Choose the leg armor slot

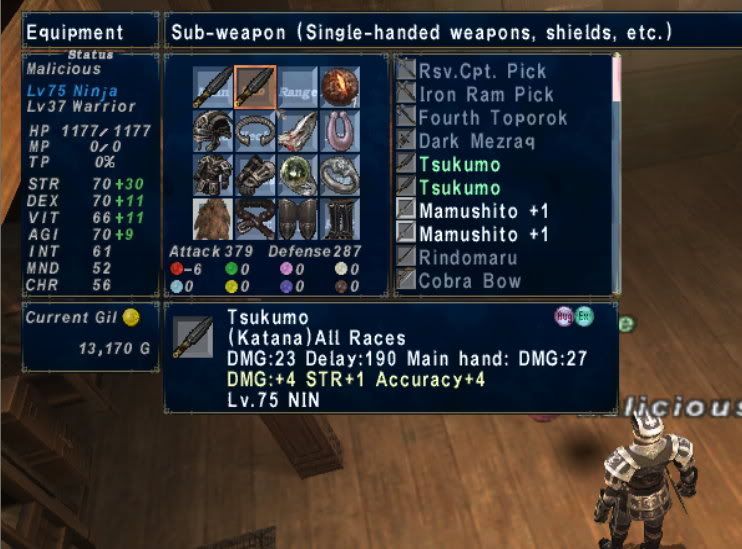(x=297, y=218)
